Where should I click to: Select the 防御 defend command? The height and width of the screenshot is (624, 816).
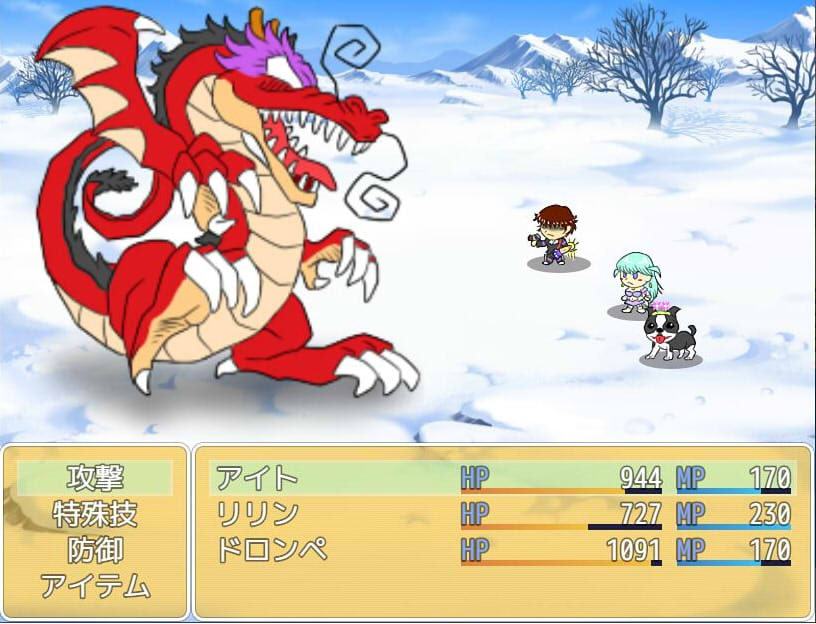pos(95,550)
